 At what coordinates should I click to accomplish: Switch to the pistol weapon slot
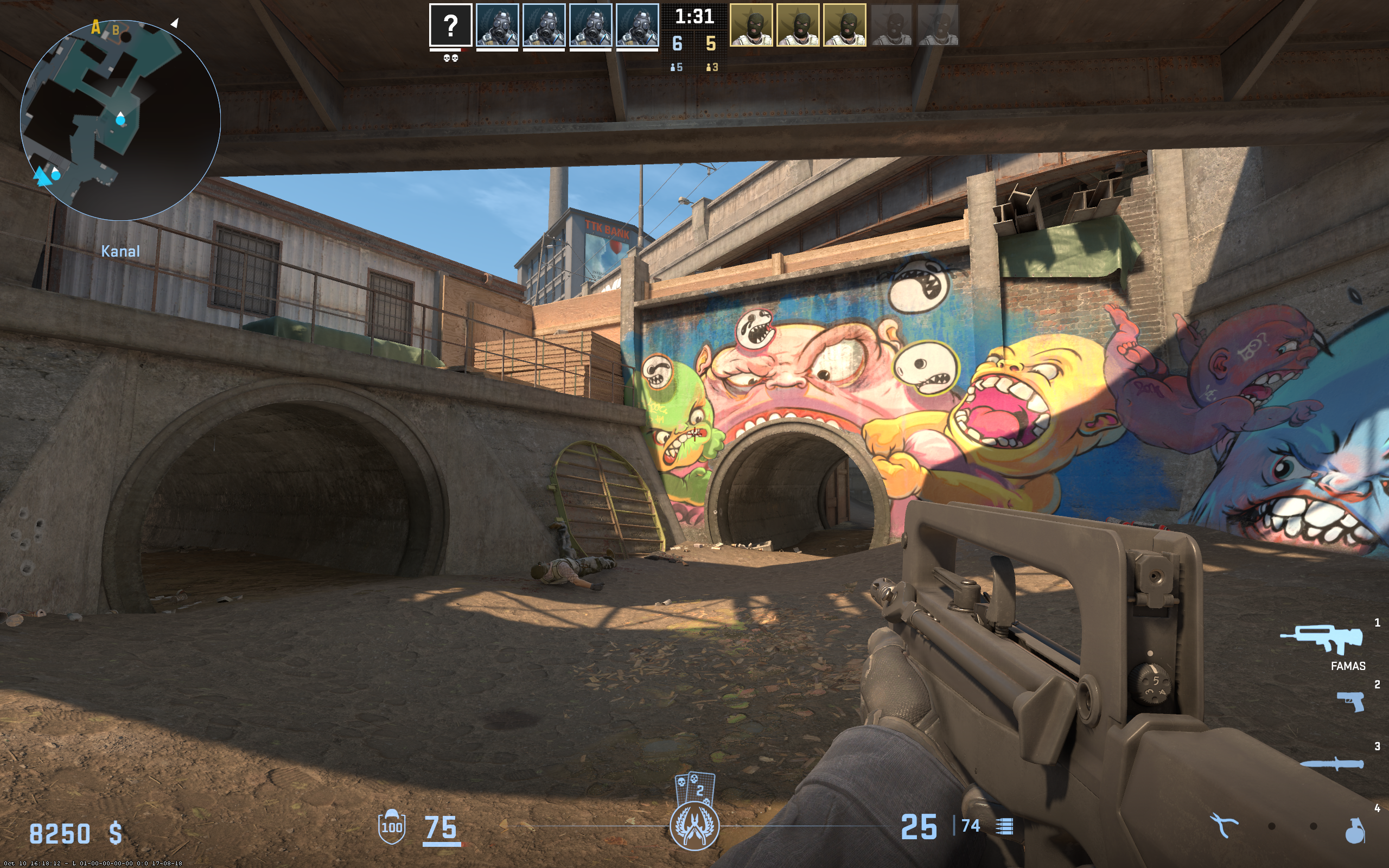[1350, 701]
